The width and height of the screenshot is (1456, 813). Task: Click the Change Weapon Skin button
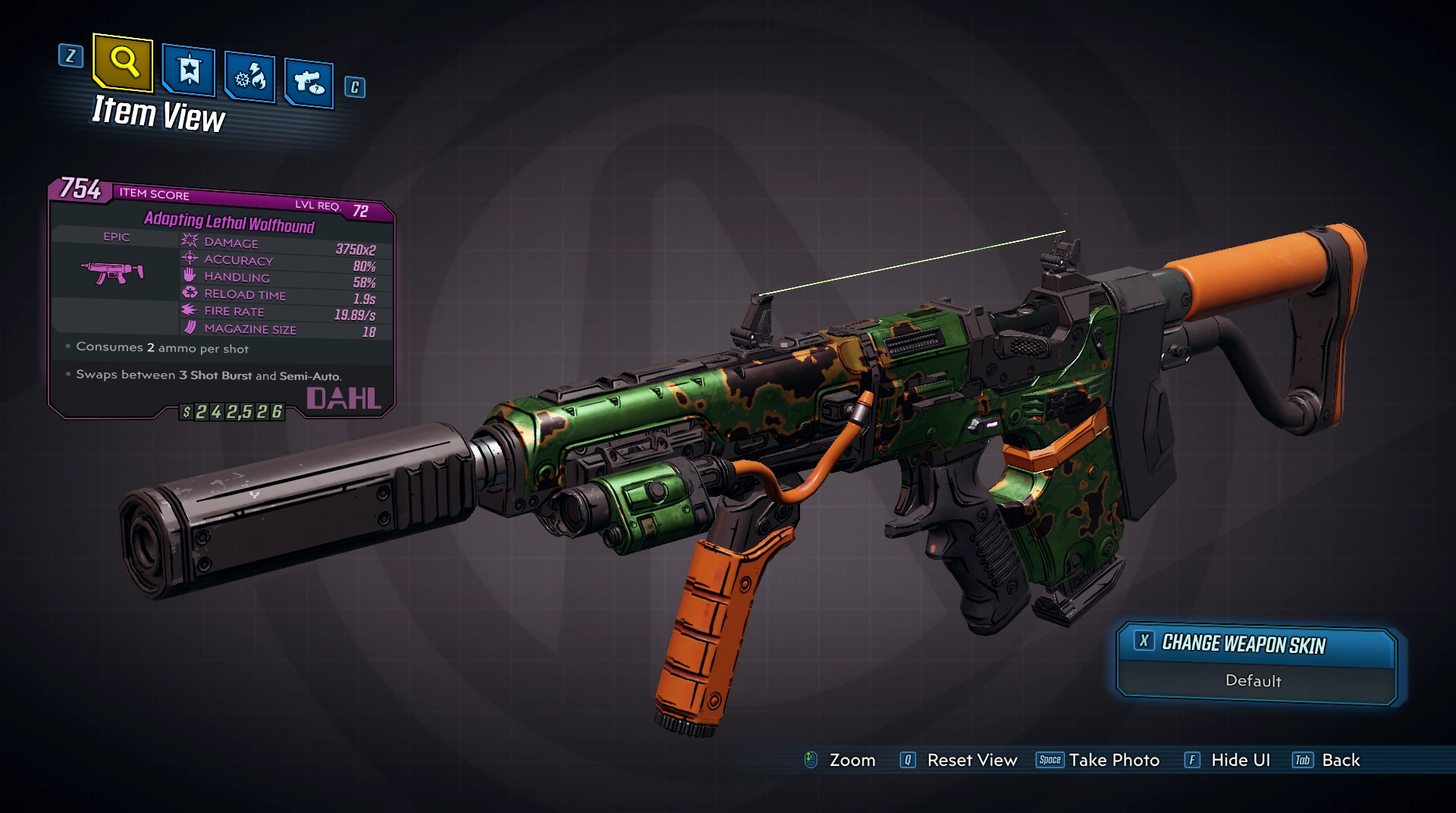1256,645
